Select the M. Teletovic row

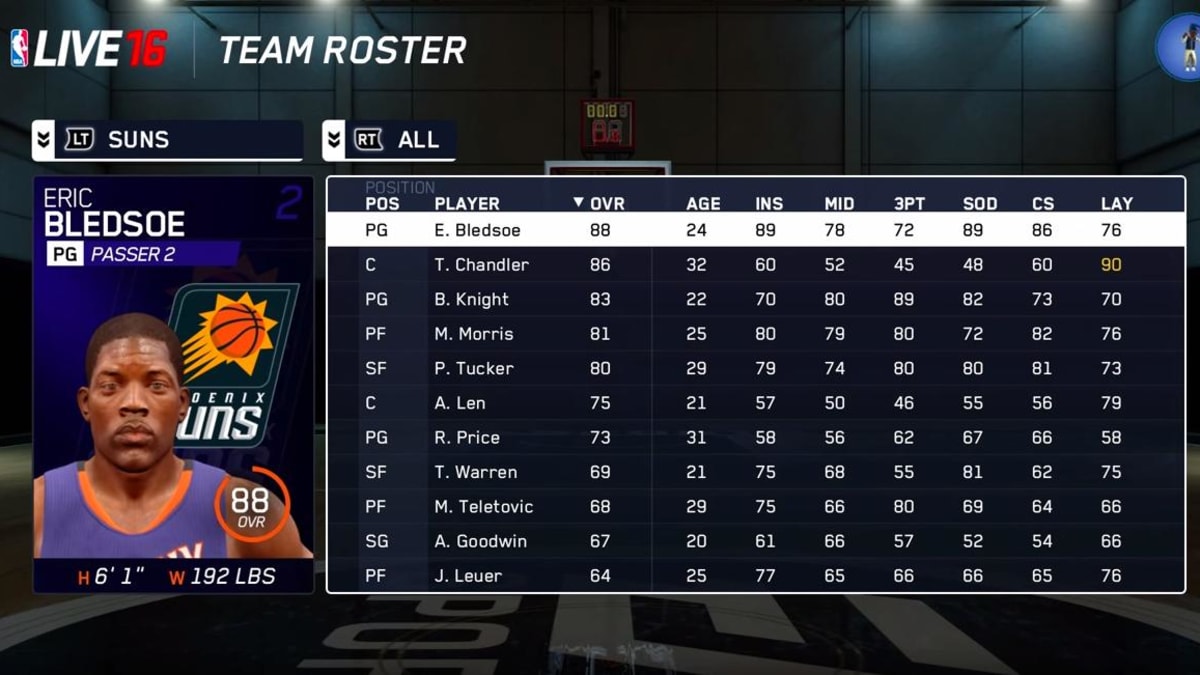point(483,507)
